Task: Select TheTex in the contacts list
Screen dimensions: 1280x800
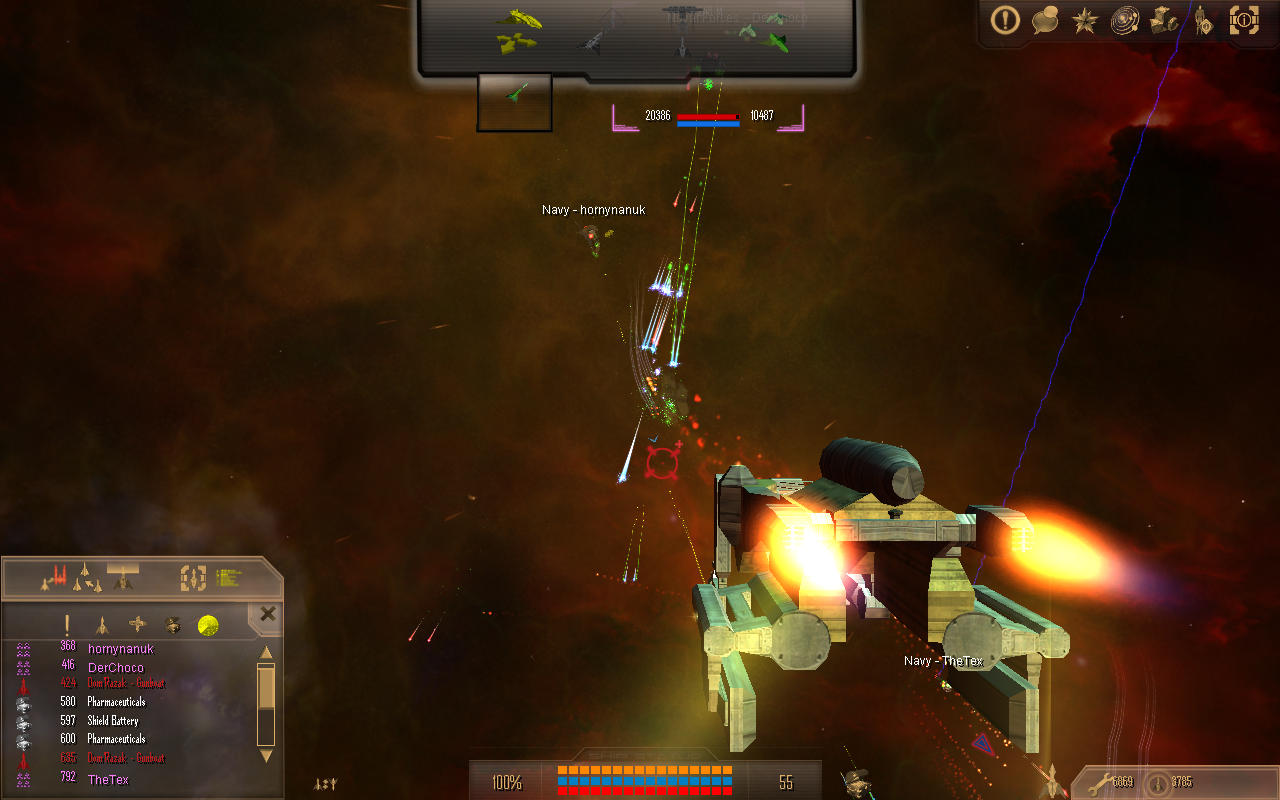Action: [x=108, y=780]
